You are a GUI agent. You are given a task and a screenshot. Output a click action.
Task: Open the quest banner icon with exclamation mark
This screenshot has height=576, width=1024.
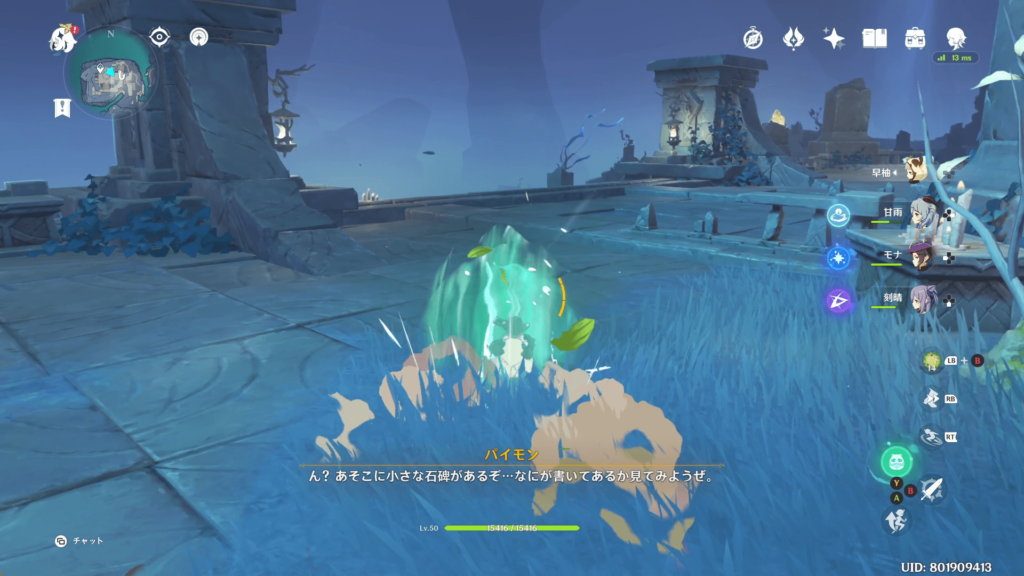coord(62,108)
